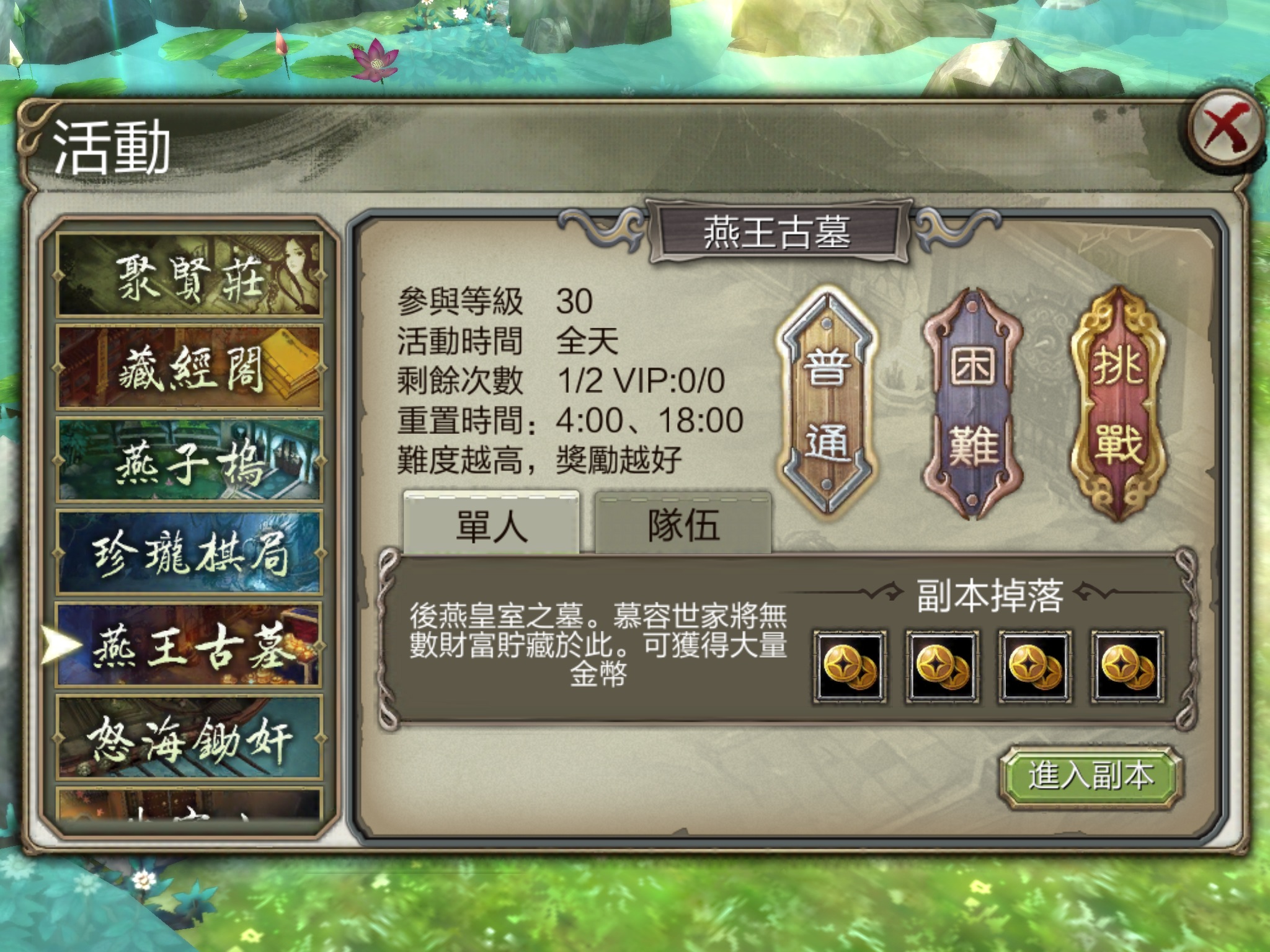The image size is (1270, 952).
Task: Open the 怒海鋤奸 activity
Action: [x=189, y=738]
